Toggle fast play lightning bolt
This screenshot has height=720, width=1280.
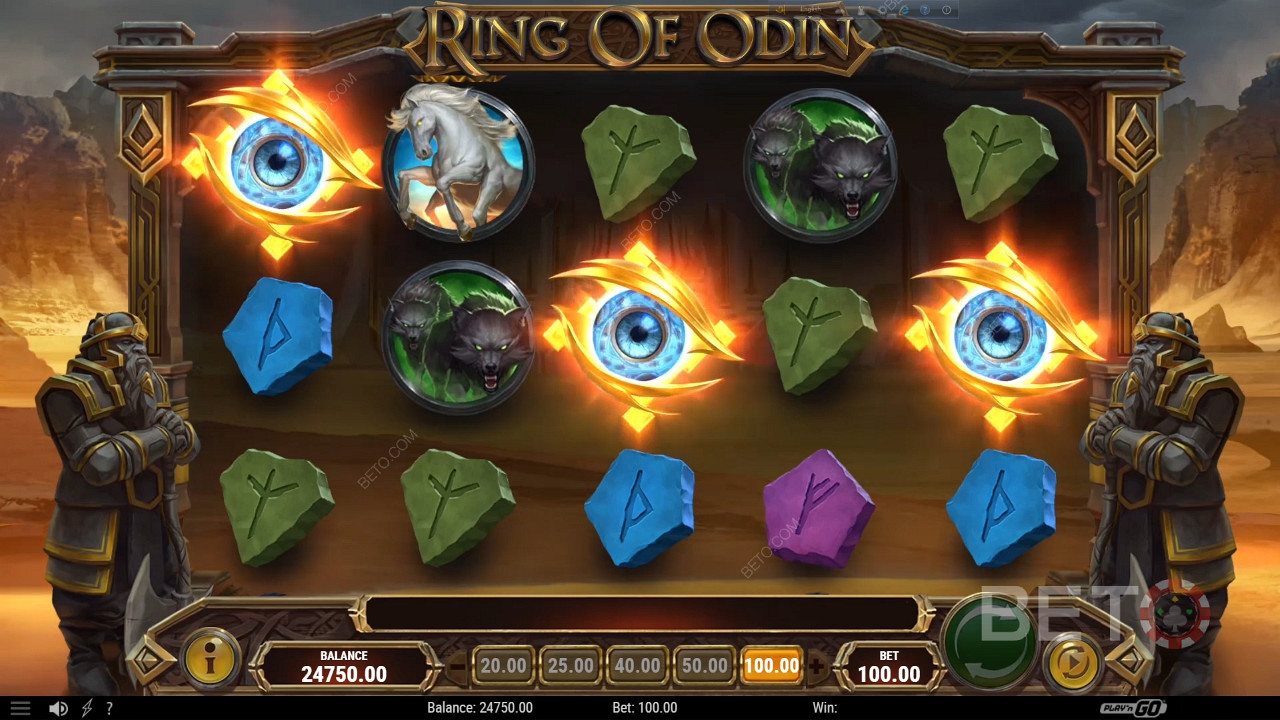[x=87, y=708]
